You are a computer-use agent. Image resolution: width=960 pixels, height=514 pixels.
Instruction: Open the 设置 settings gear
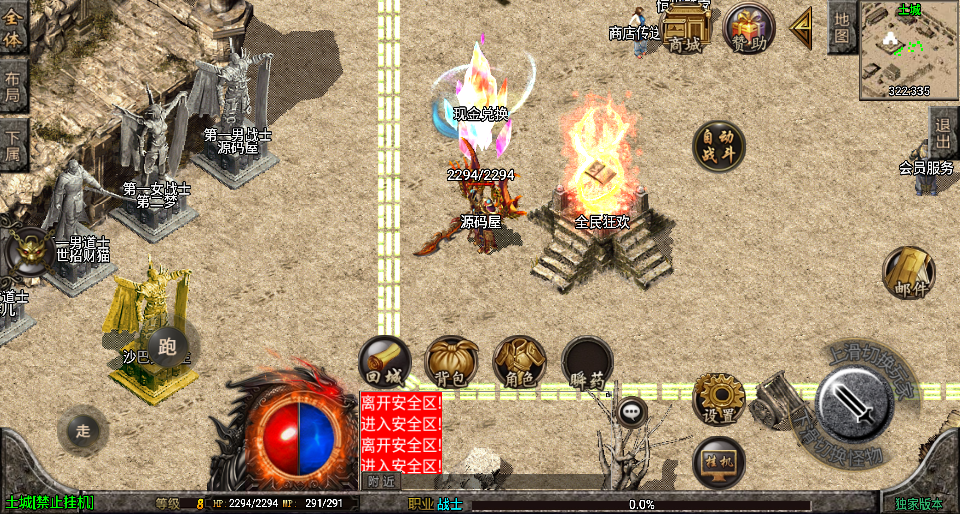719,398
